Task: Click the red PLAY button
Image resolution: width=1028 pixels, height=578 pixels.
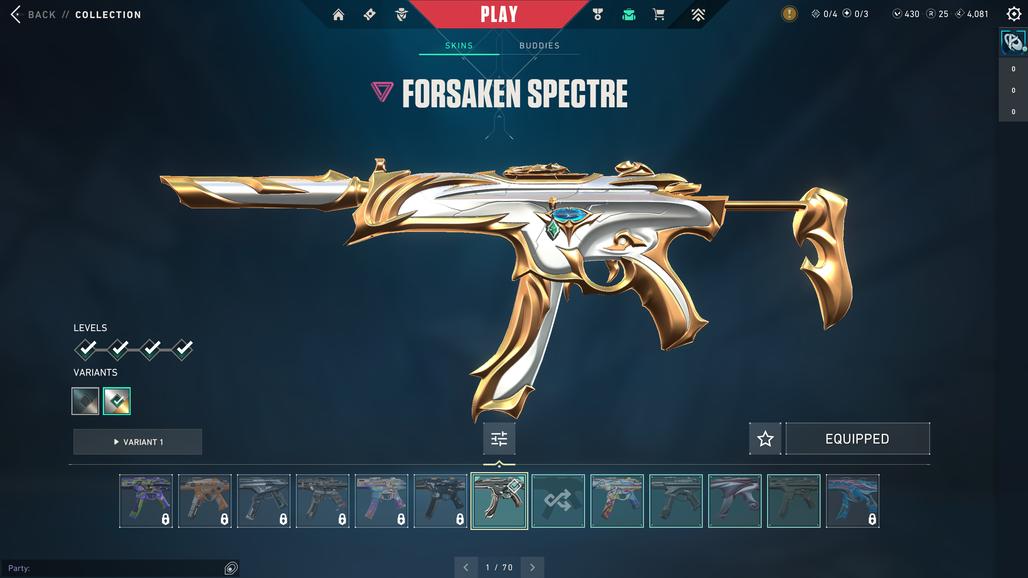Action: (x=498, y=14)
